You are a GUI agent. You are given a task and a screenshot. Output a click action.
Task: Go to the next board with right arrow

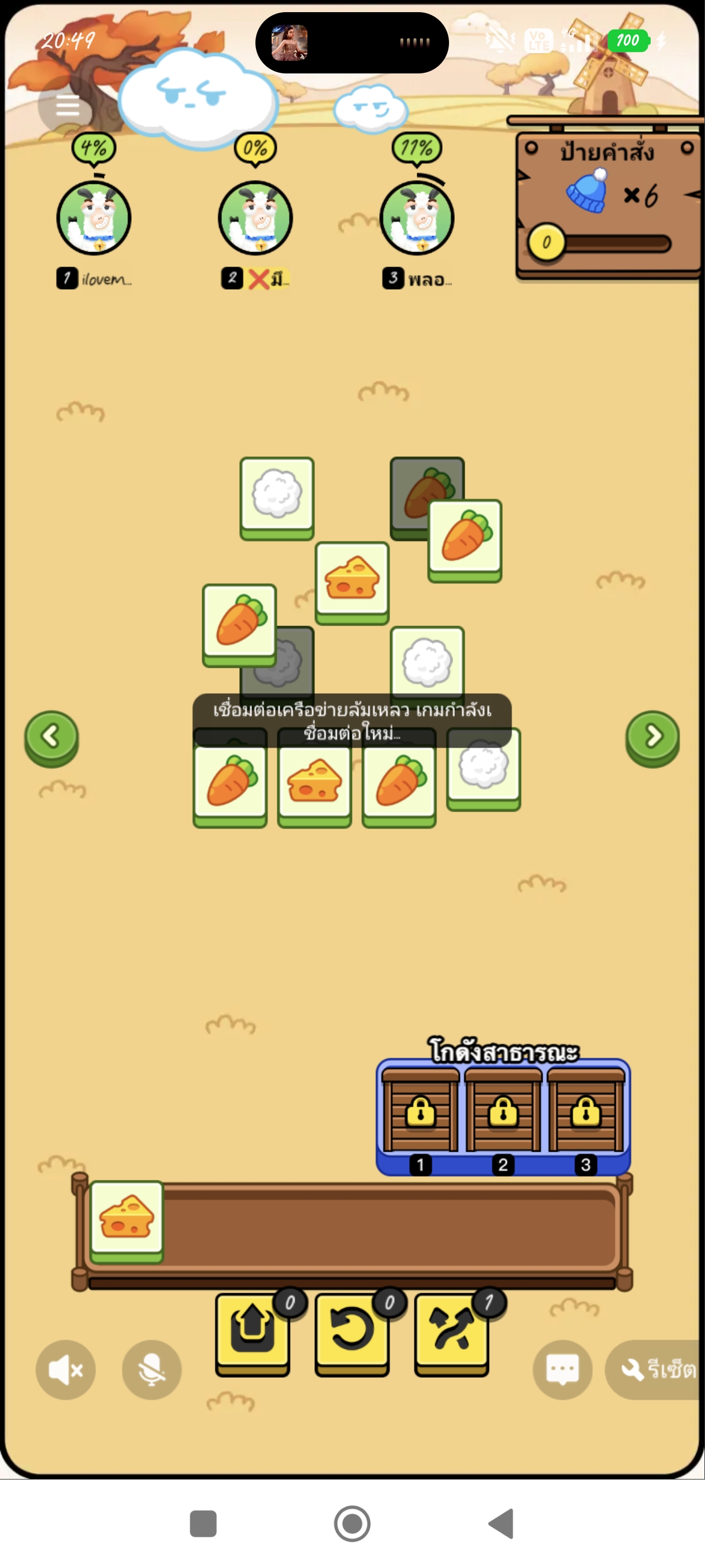[x=652, y=737]
